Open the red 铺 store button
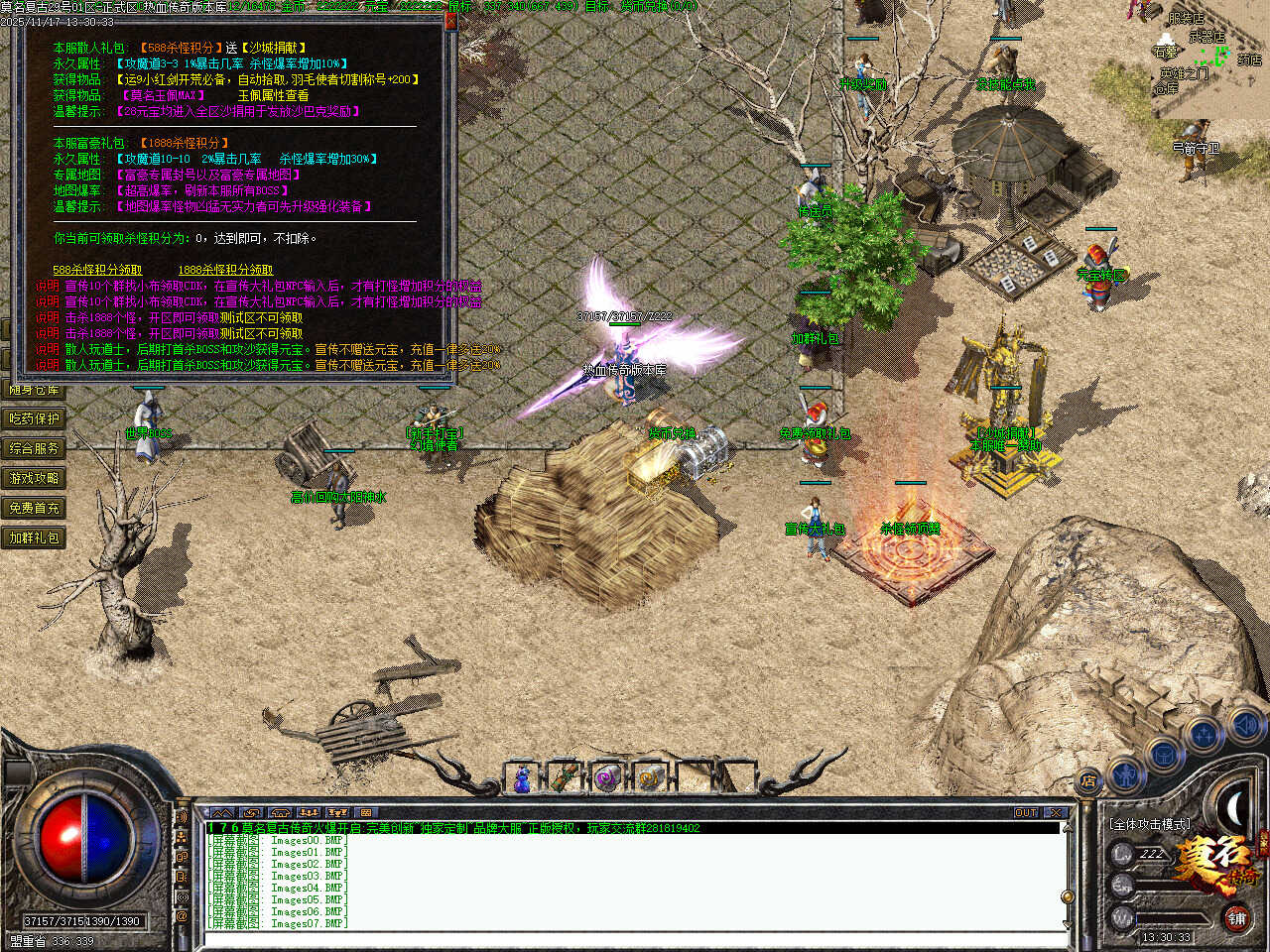Image resolution: width=1270 pixels, height=952 pixels. click(x=1236, y=918)
